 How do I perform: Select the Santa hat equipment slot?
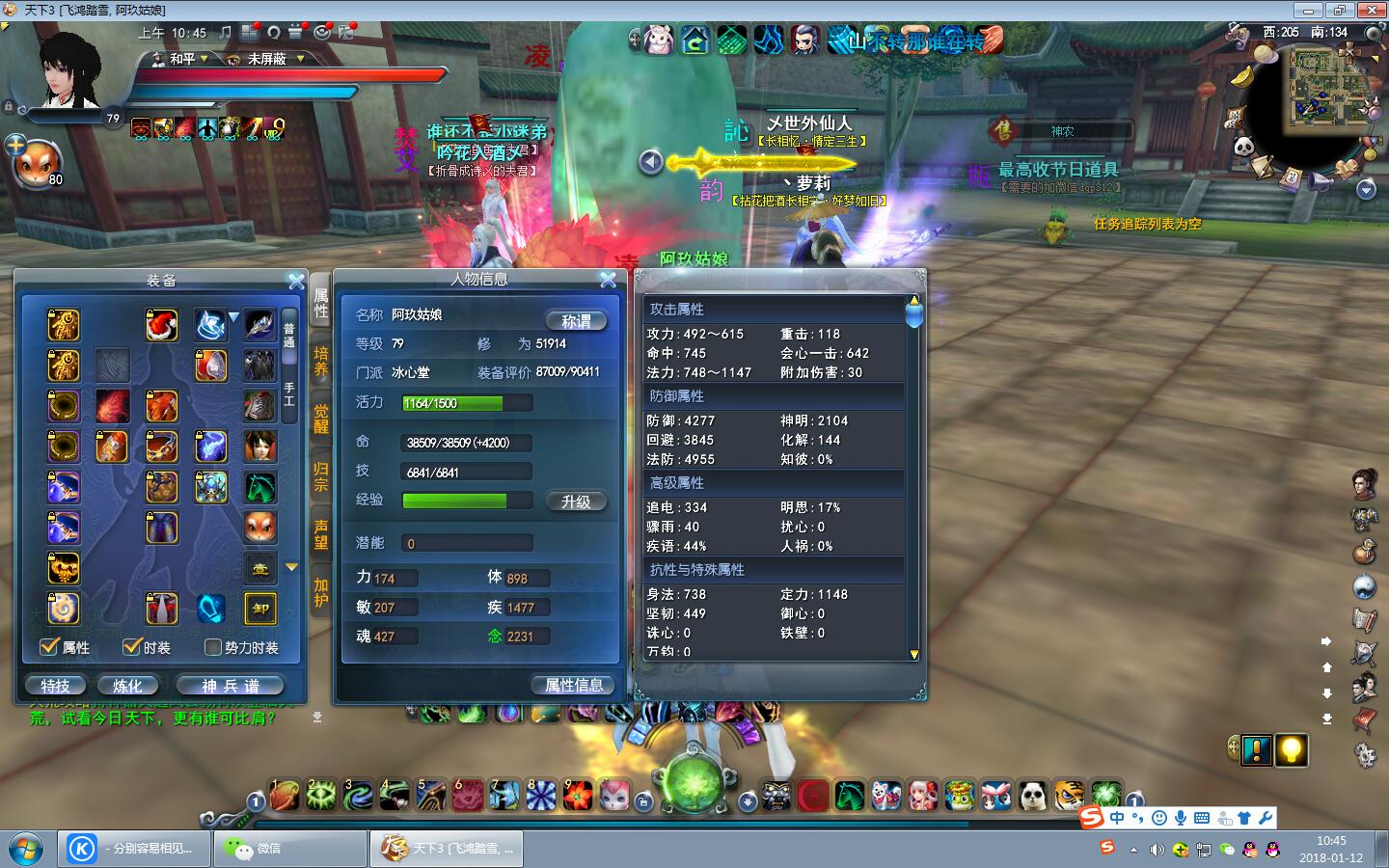point(162,325)
